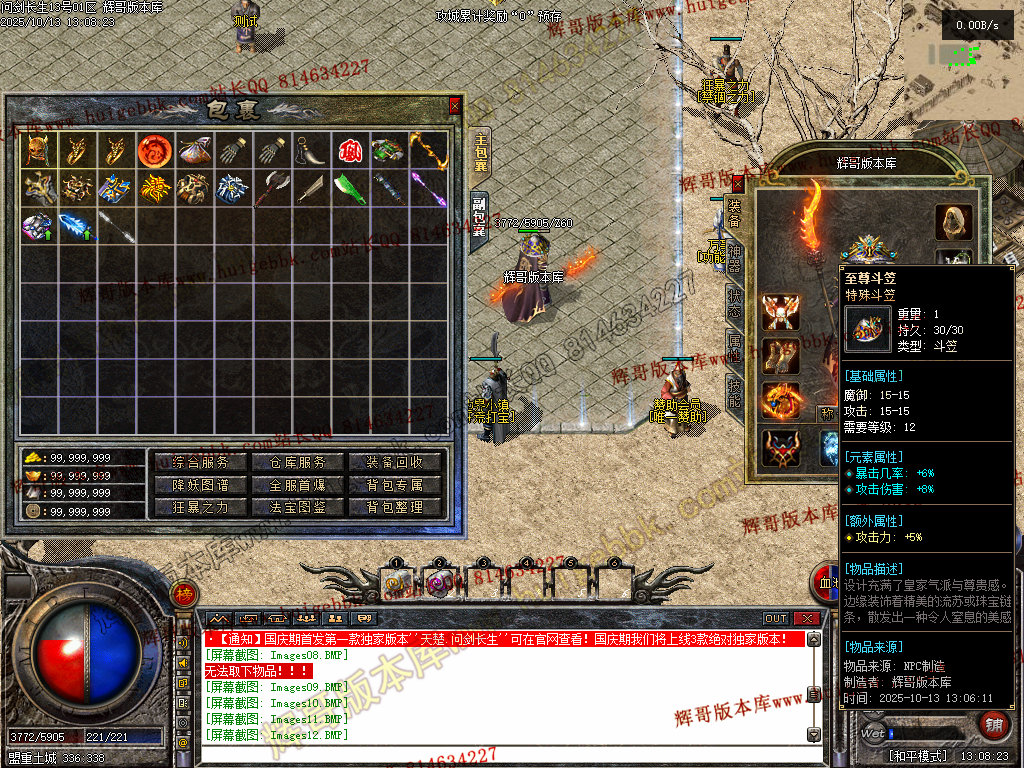Open 背包专属 bag exclusive

[x=395, y=485]
